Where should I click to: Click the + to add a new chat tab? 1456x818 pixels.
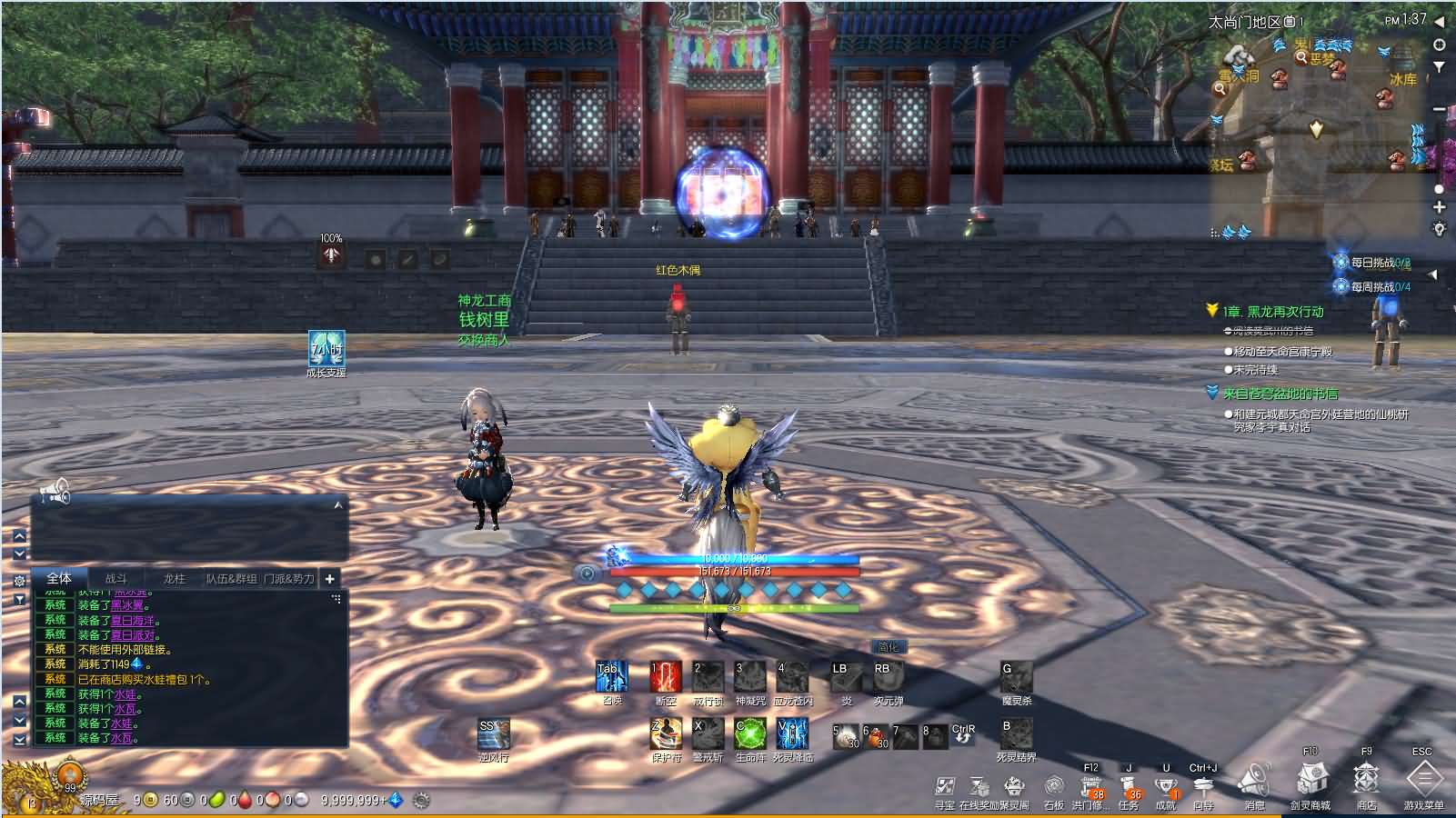click(329, 579)
